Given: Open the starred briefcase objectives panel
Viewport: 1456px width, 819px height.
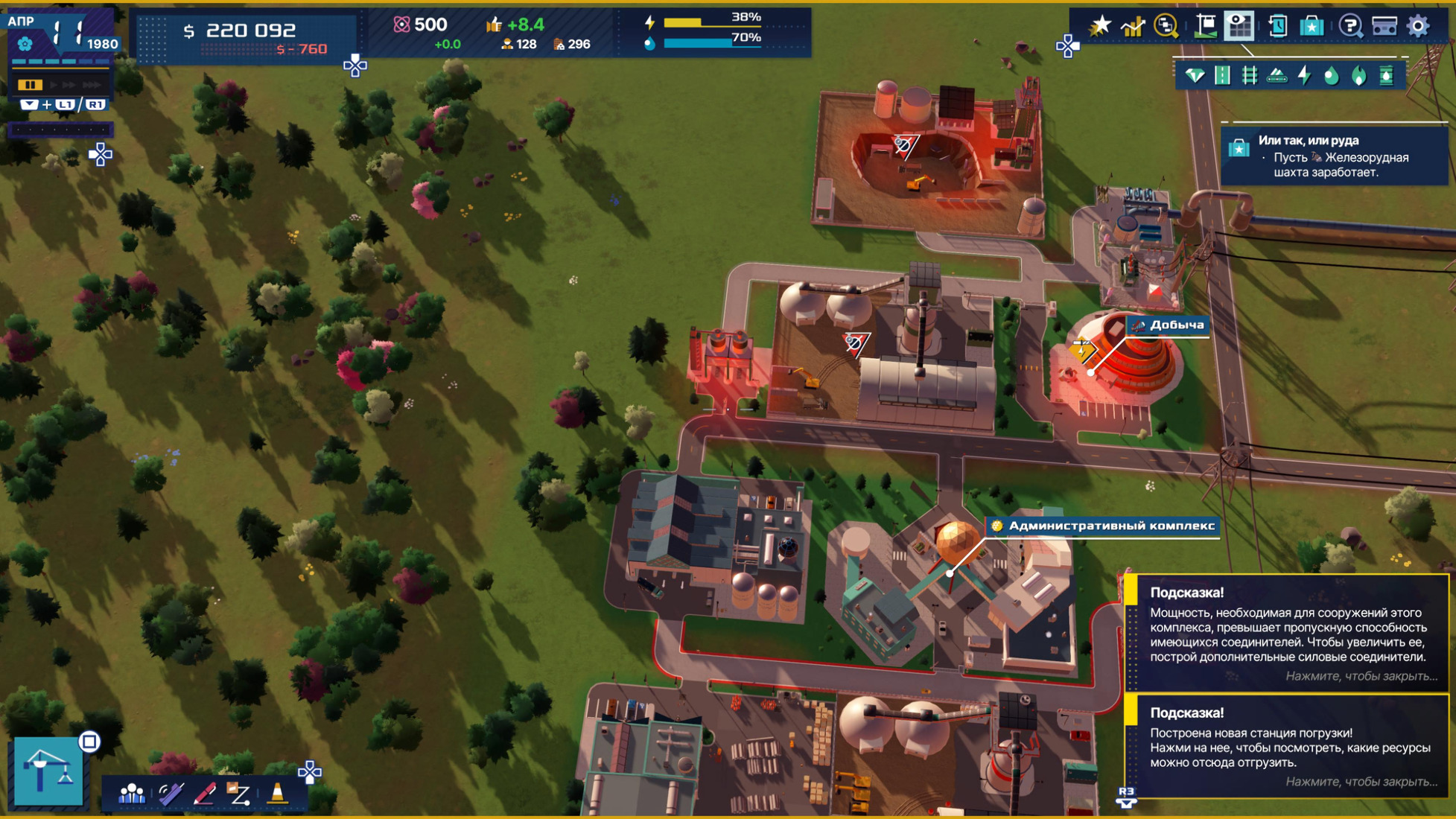Looking at the screenshot, I should (x=1312, y=26).
